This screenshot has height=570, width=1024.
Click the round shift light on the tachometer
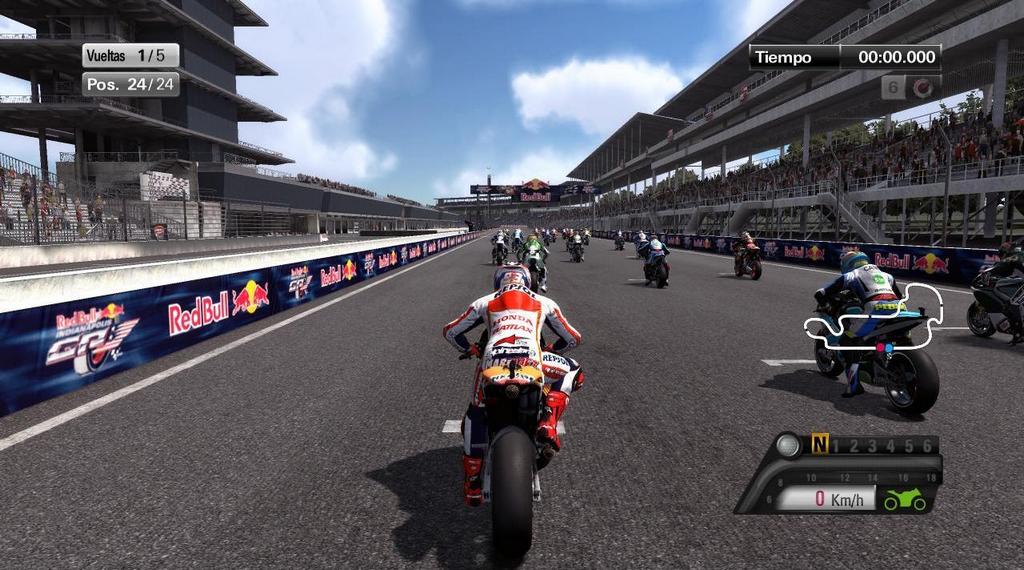[x=789, y=445]
